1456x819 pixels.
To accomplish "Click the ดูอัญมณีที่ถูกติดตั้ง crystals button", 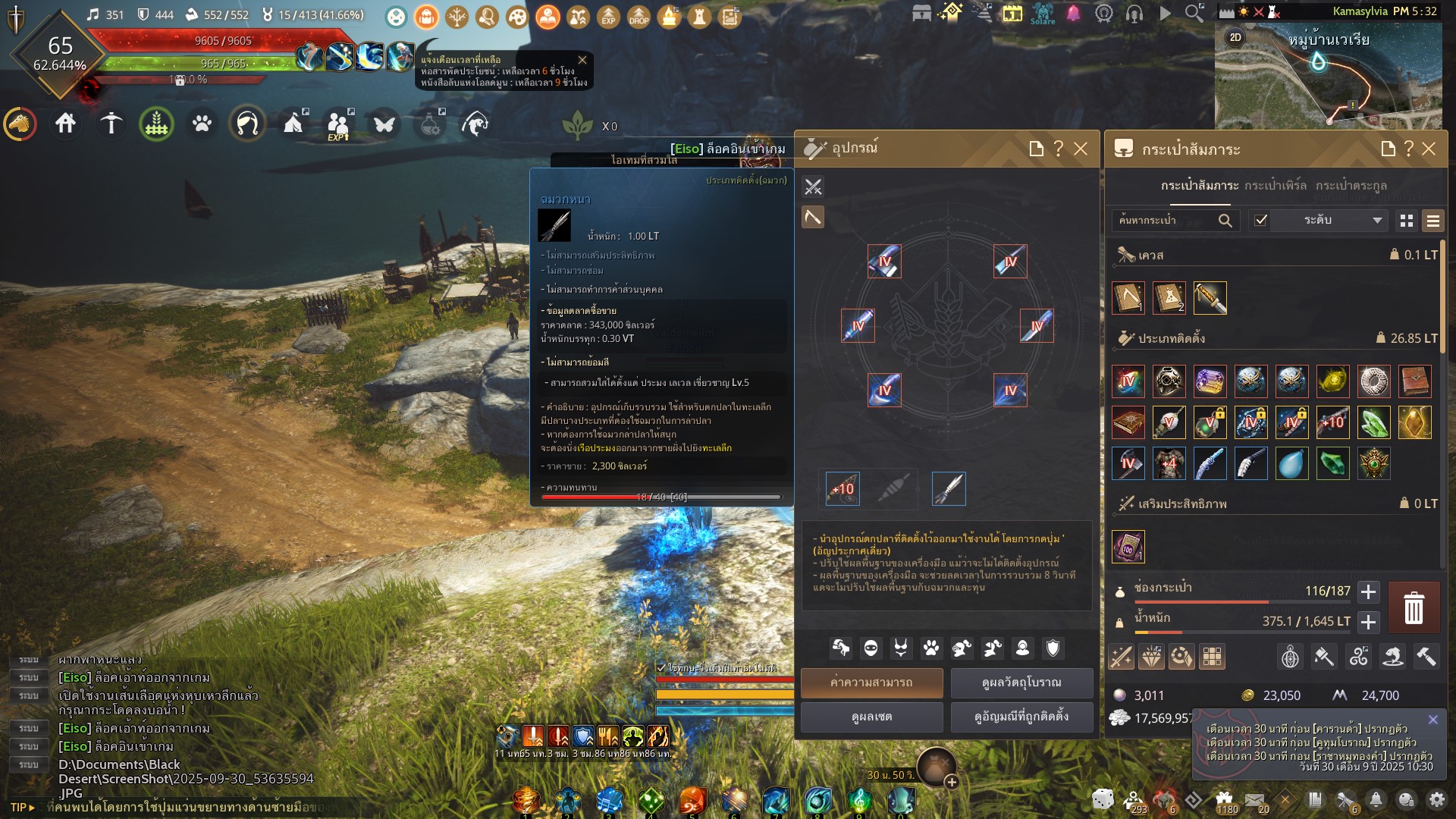I will (1021, 717).
